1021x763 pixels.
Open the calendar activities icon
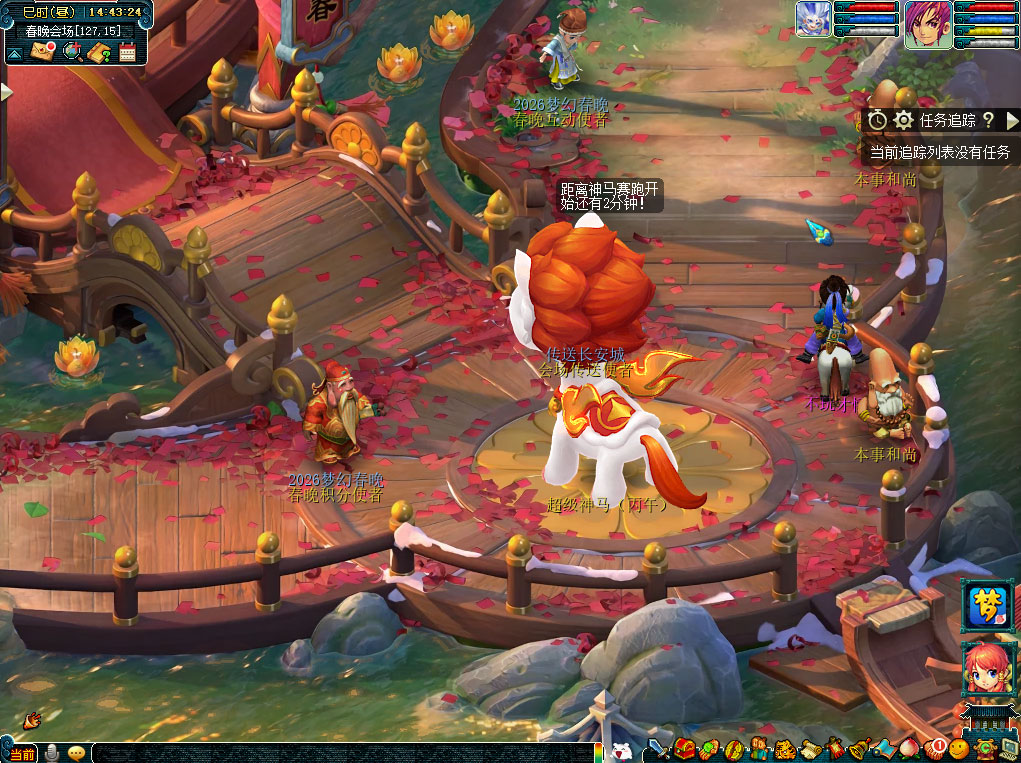point(126,52)
